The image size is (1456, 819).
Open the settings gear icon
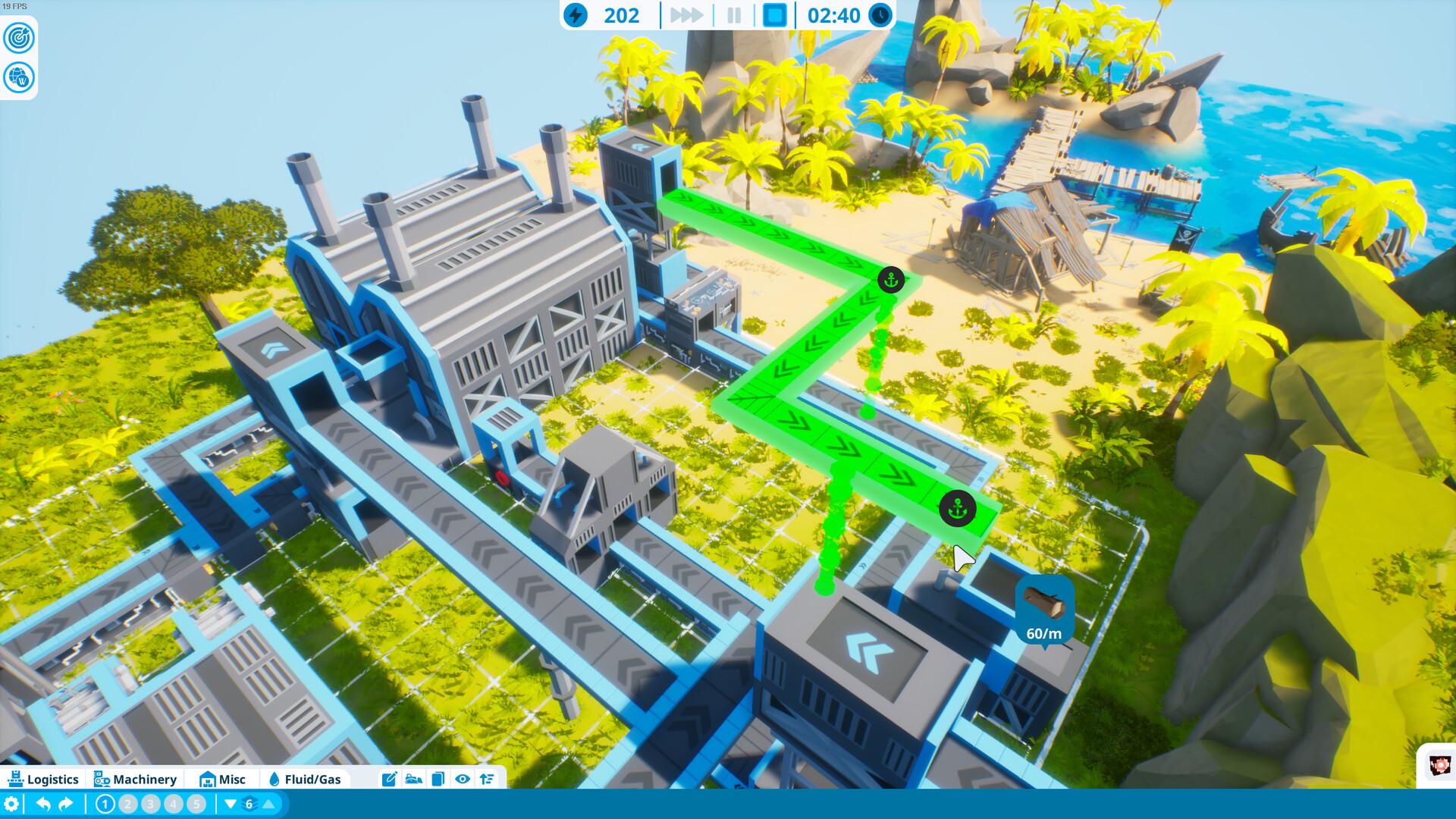point(11,802)
